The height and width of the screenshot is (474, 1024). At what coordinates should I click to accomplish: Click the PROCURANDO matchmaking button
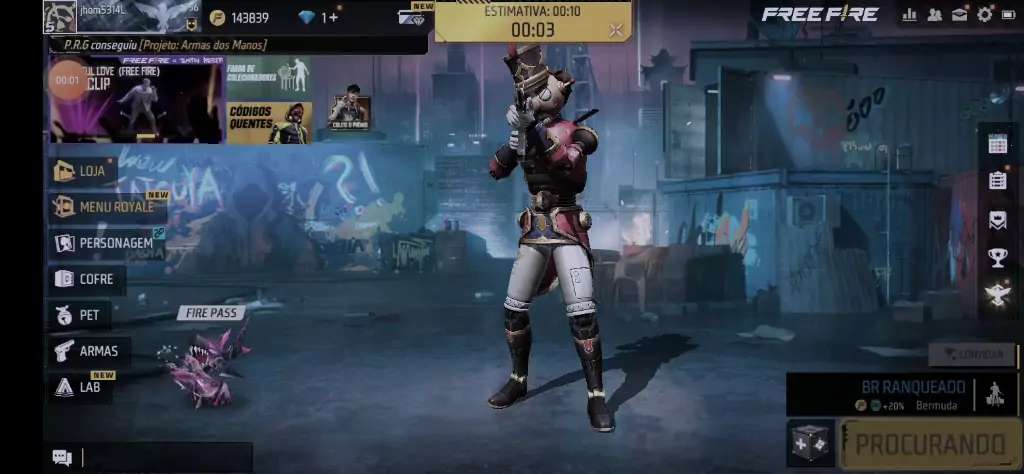[929, 444]
